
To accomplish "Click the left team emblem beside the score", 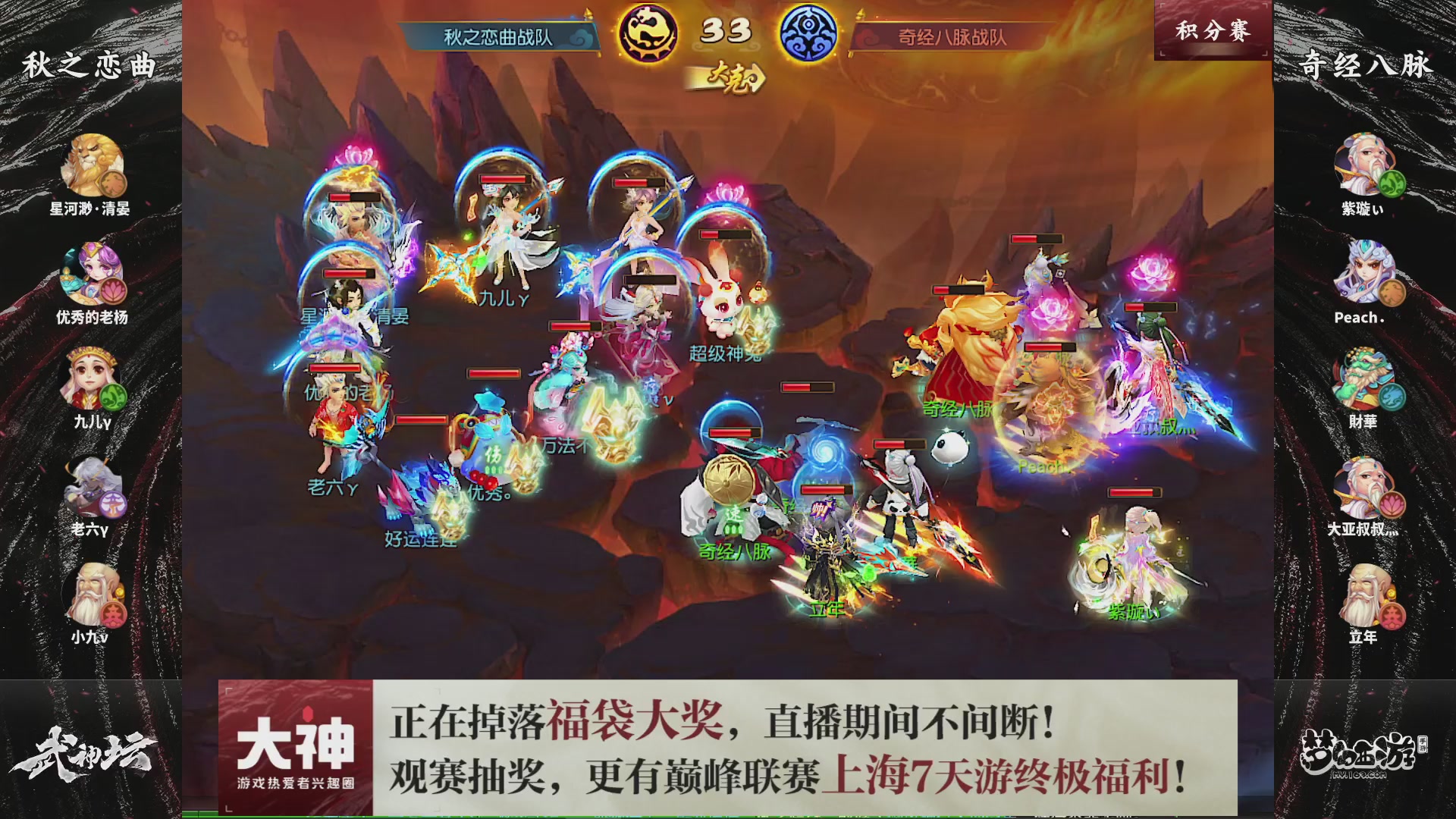I will coord(648,32).
